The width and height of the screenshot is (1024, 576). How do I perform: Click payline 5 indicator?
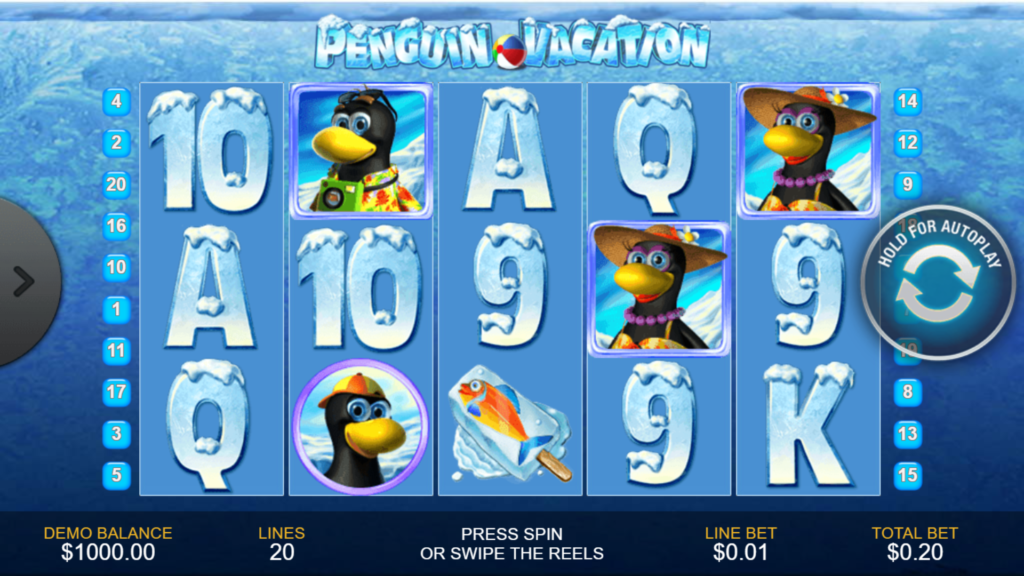pos(117,475)
